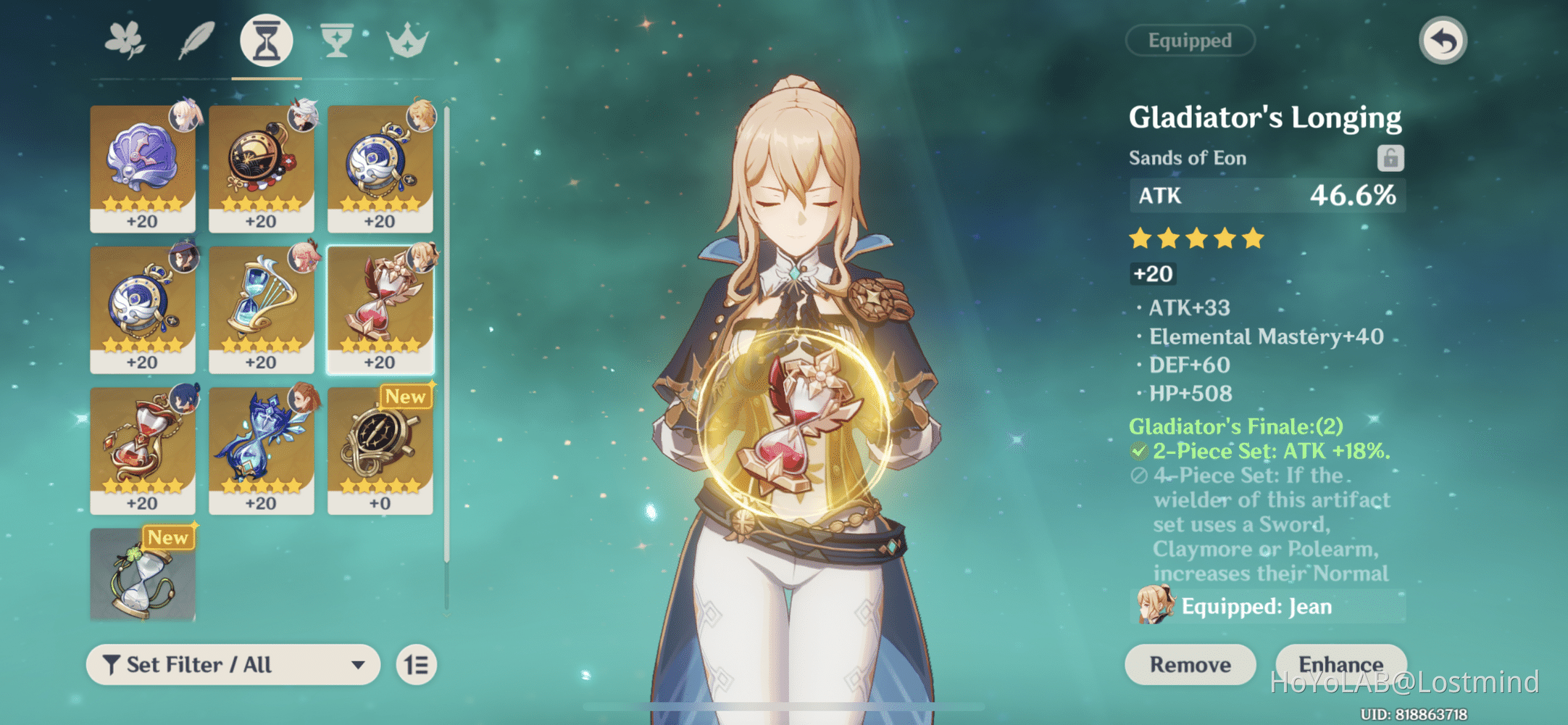Click the funnel filter icon in Set Filter

[x=110, y=663]
